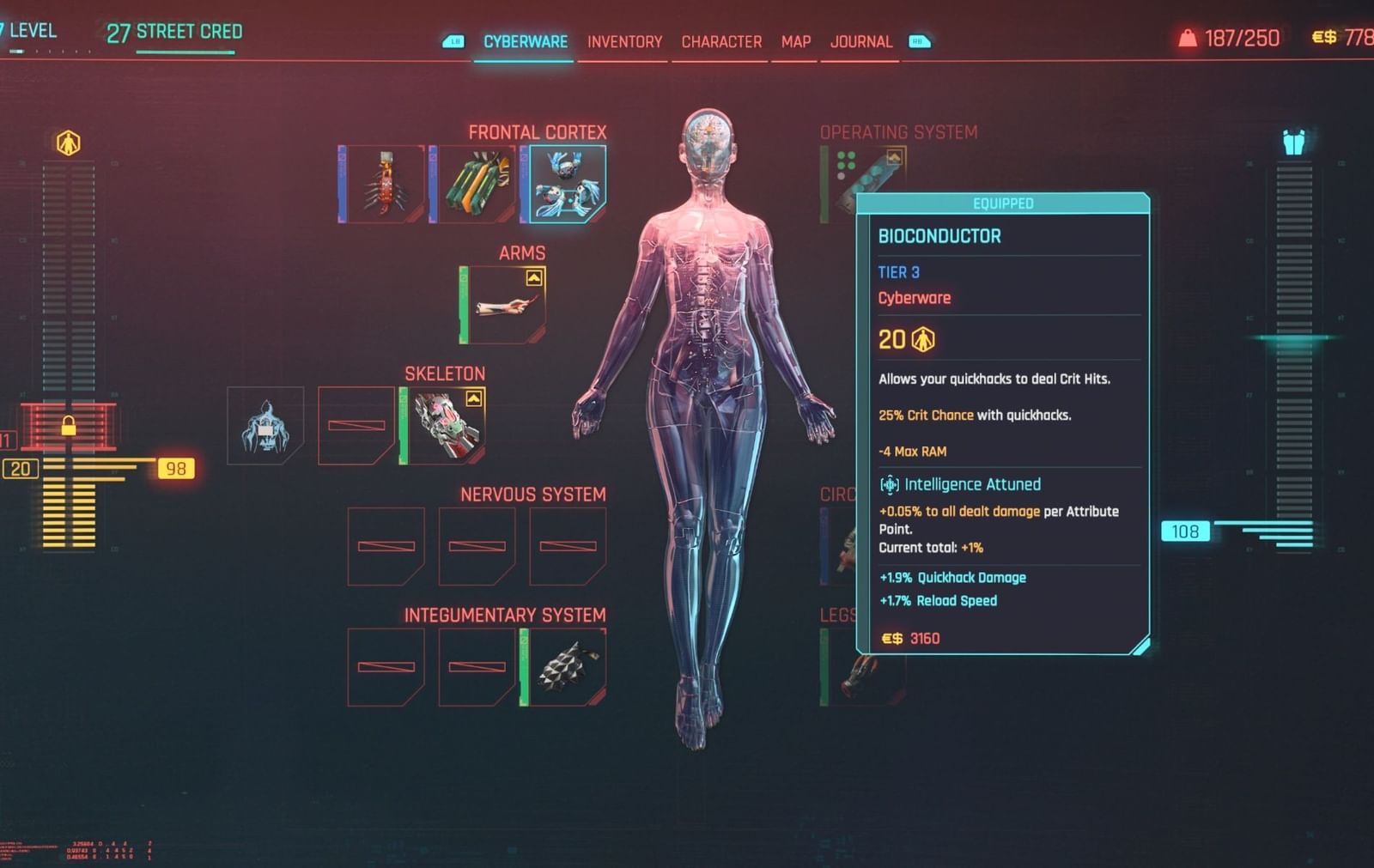
Task: Click the upgrade arrow on the Skeleton implant
Action: point(475,398)
